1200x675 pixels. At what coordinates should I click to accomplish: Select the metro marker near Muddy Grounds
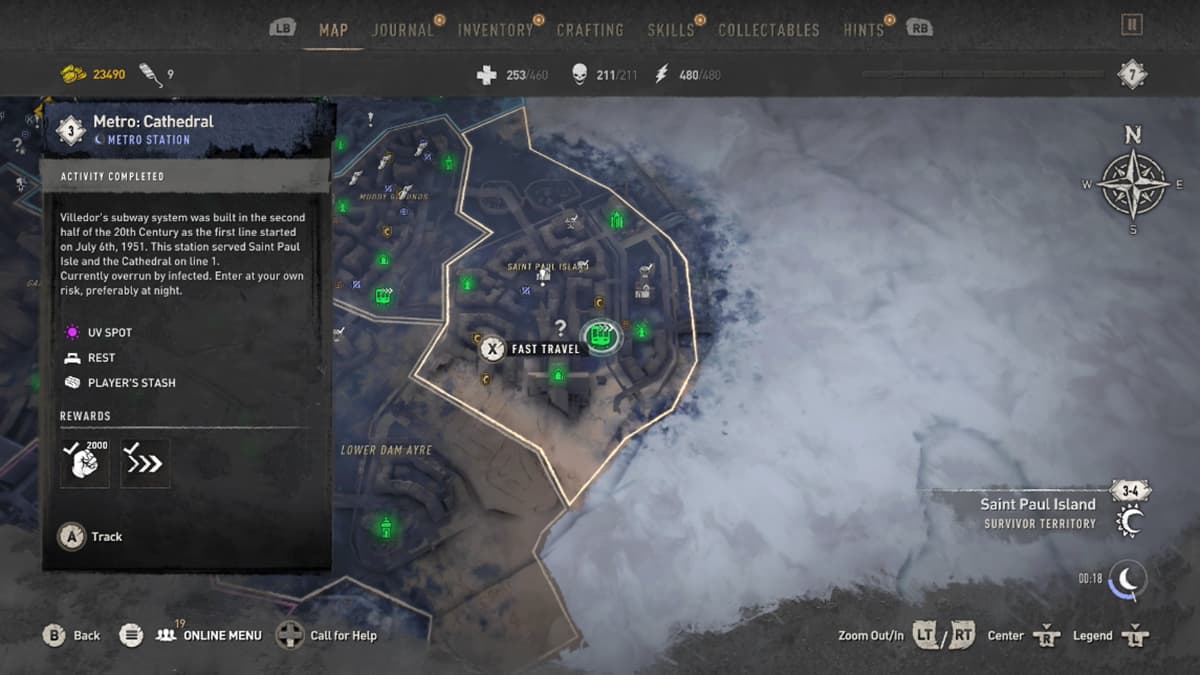pos(383,296)
